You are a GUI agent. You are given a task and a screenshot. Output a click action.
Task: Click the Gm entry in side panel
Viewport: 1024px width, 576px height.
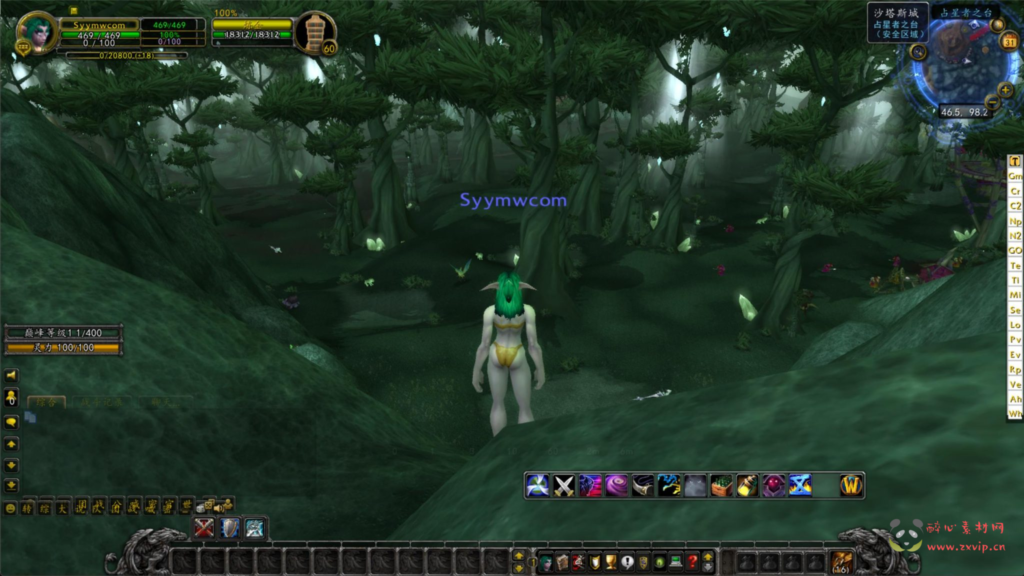(1015, 176)
